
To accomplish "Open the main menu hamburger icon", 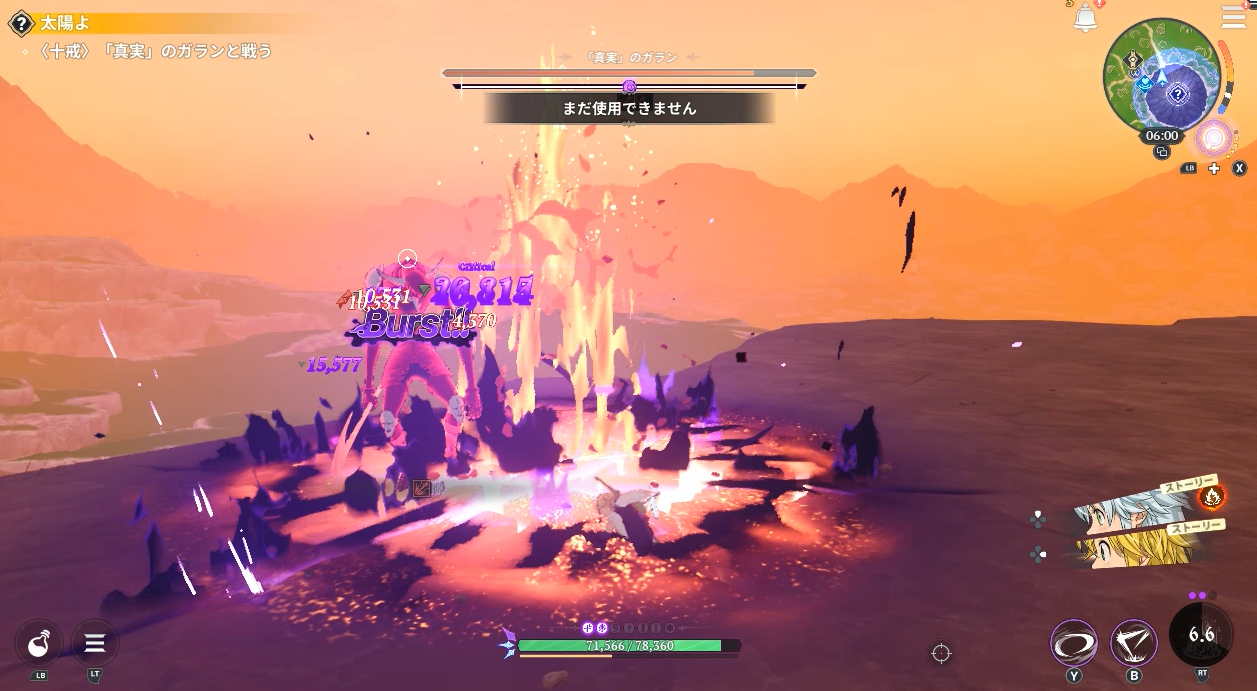I will [1234, 17].
